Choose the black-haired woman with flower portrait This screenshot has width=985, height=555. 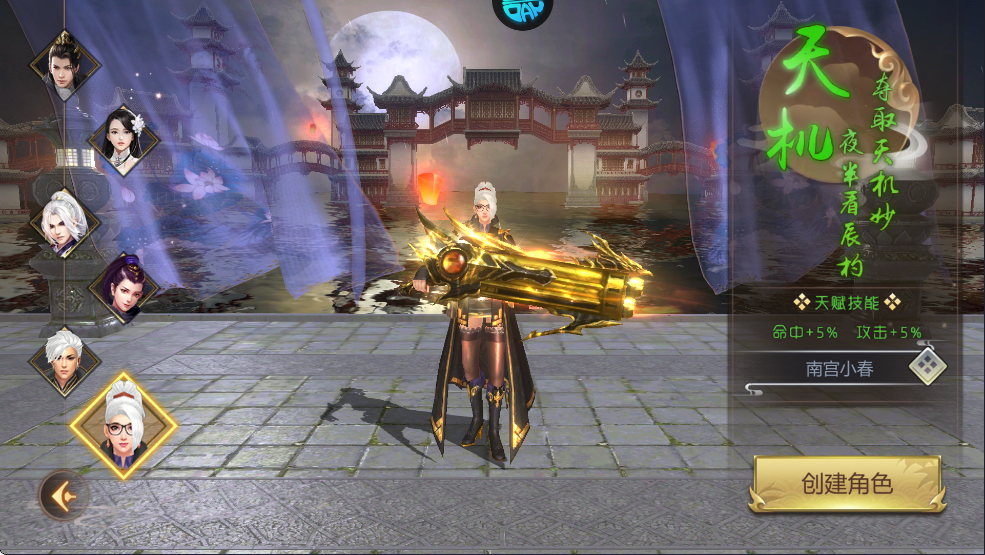click(125, 140)
